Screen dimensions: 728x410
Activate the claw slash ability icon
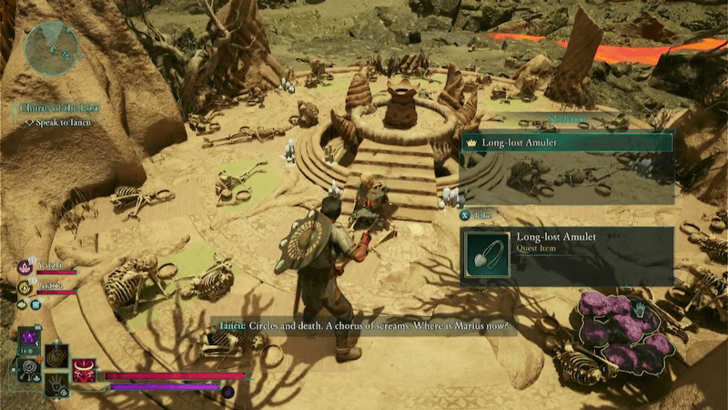coord(57,355)
